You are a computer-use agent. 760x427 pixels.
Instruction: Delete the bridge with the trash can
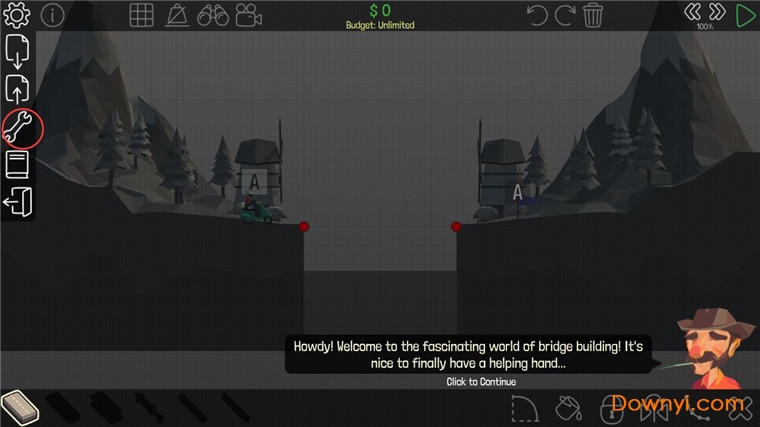pos(593,15)
